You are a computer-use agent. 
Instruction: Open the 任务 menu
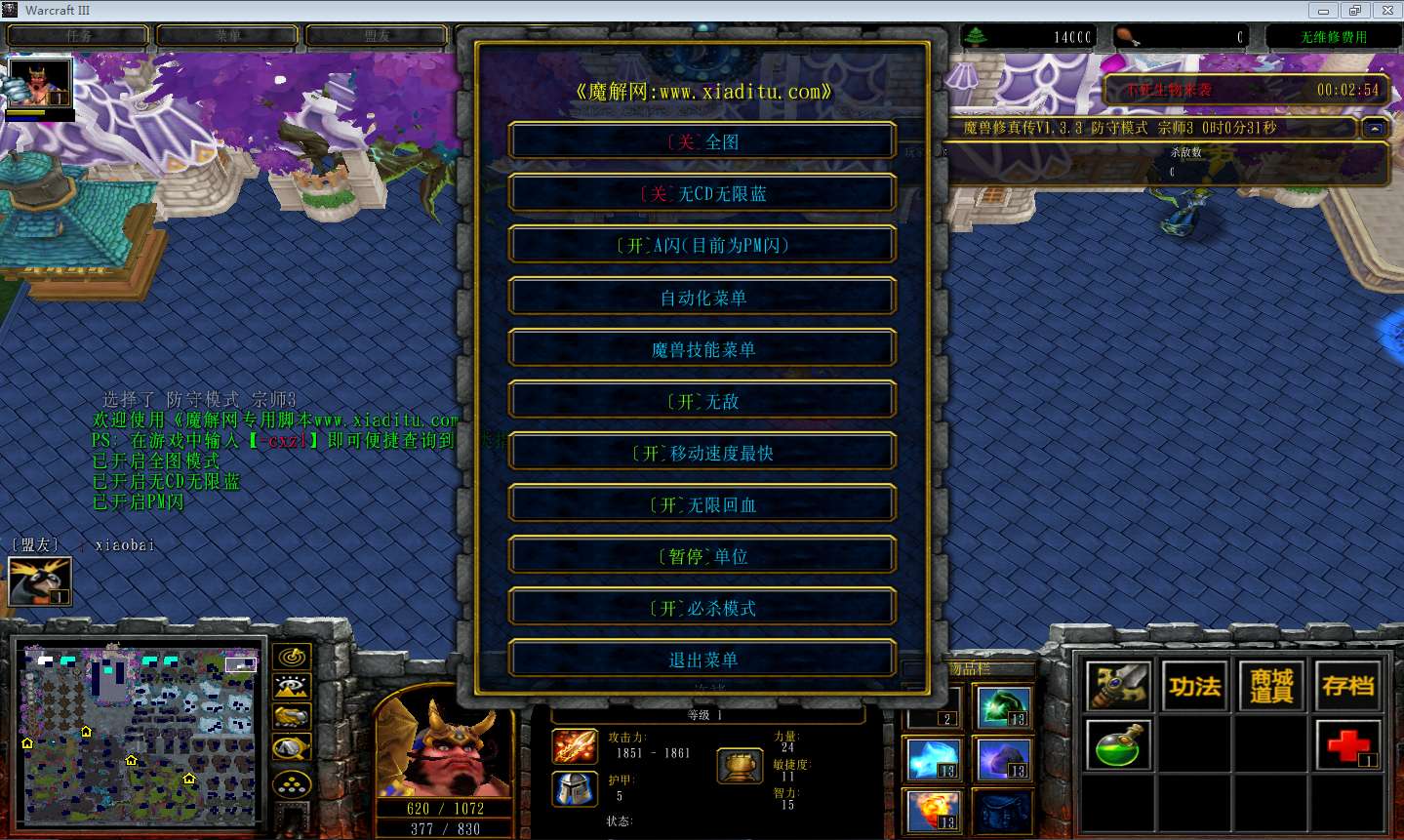(77, 34)
